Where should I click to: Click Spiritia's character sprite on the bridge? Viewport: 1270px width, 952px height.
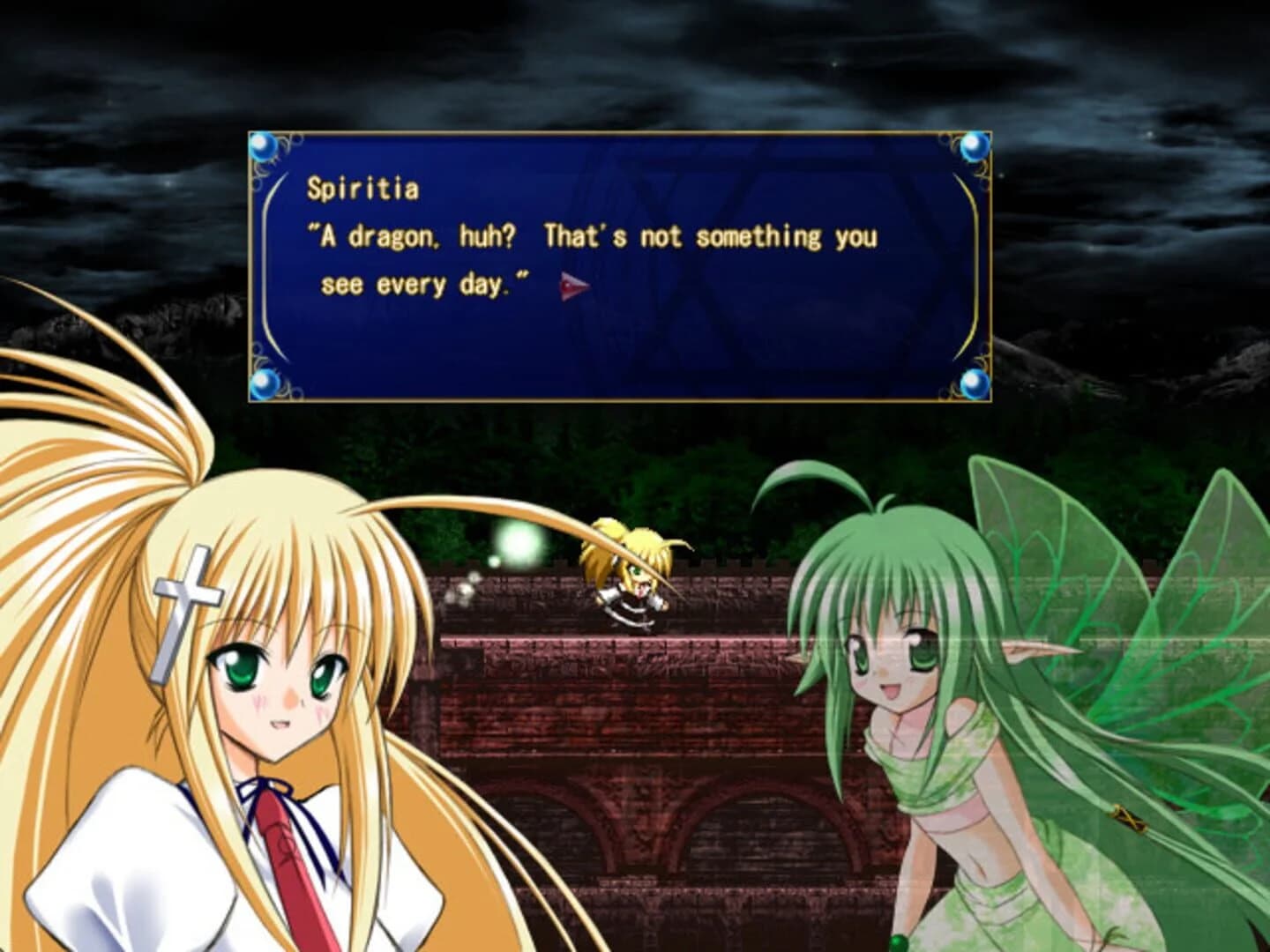tap(629, 577)
